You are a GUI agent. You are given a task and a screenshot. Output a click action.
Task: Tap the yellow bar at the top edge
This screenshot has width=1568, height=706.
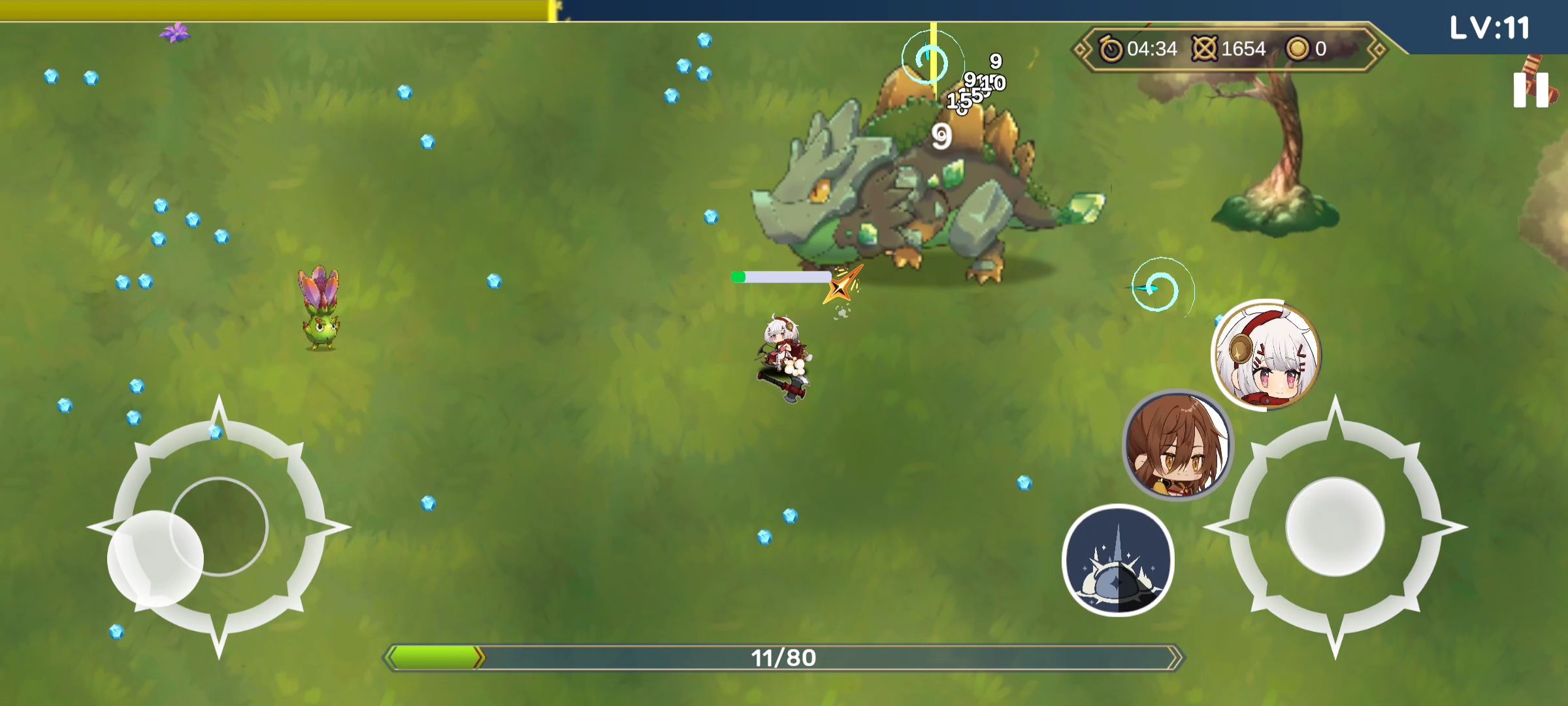[274, 7]
